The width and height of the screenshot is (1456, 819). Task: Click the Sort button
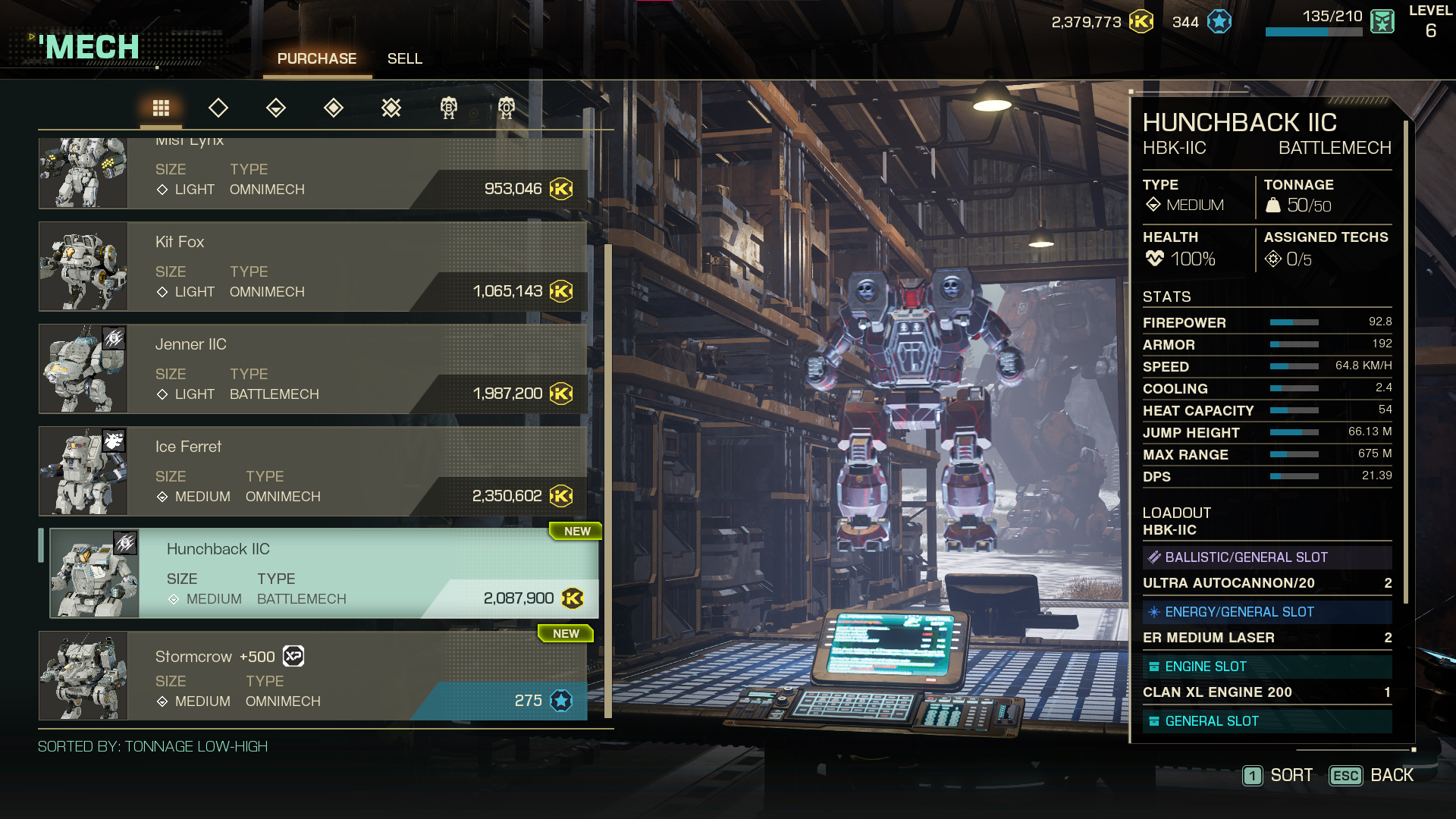[x=1279, y=776]
